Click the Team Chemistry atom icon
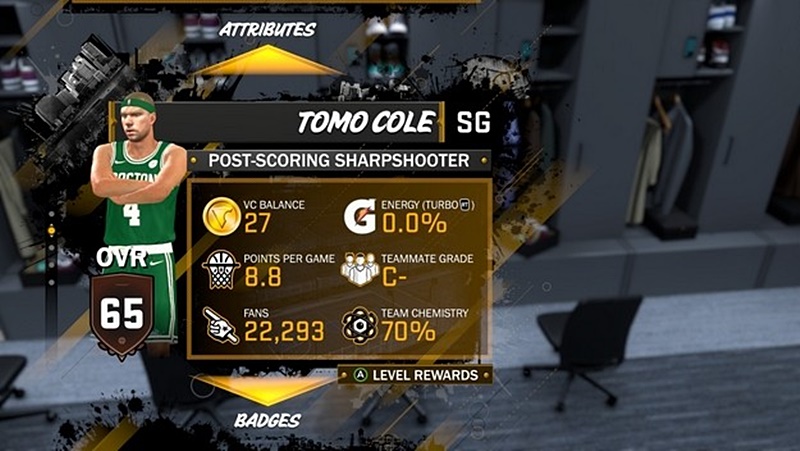The width and height of the screenshot is (800, 451). click(x=359, y=325)
